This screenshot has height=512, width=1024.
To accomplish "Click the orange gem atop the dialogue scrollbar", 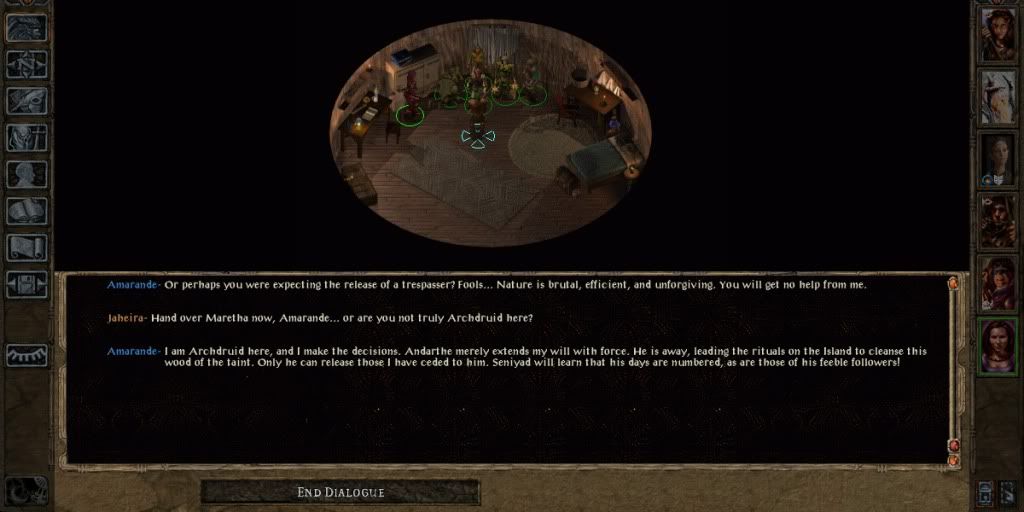I will point(953,283).
